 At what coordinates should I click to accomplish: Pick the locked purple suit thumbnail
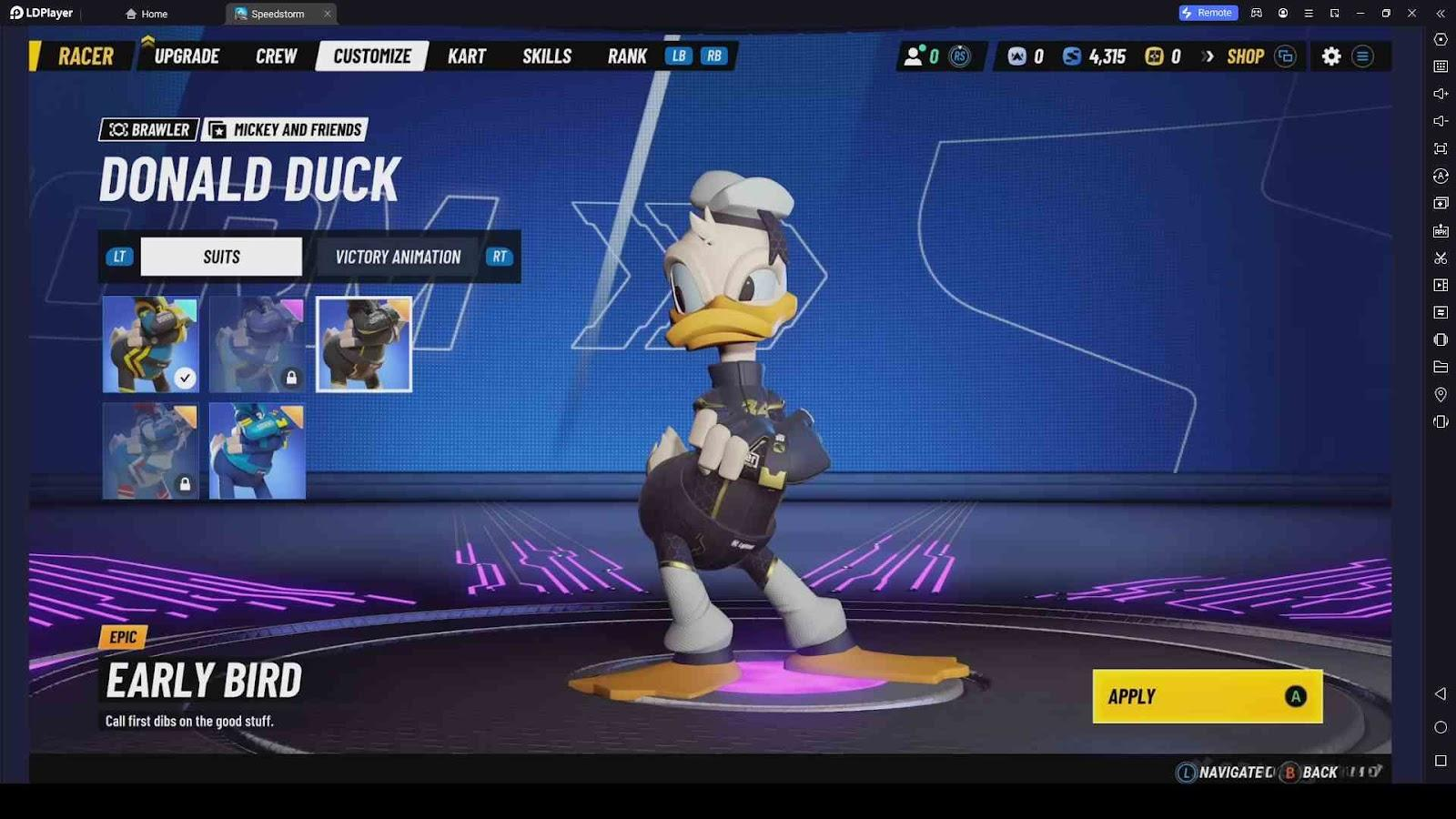point(257,344)
